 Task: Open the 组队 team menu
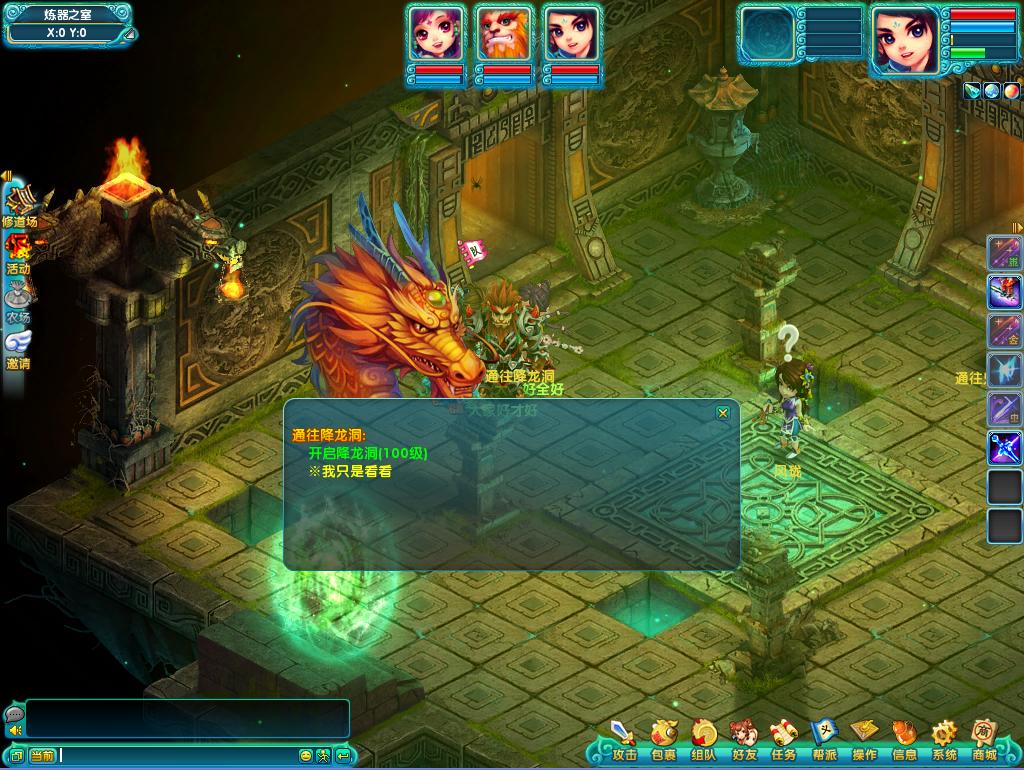click(x=703, y=740)
